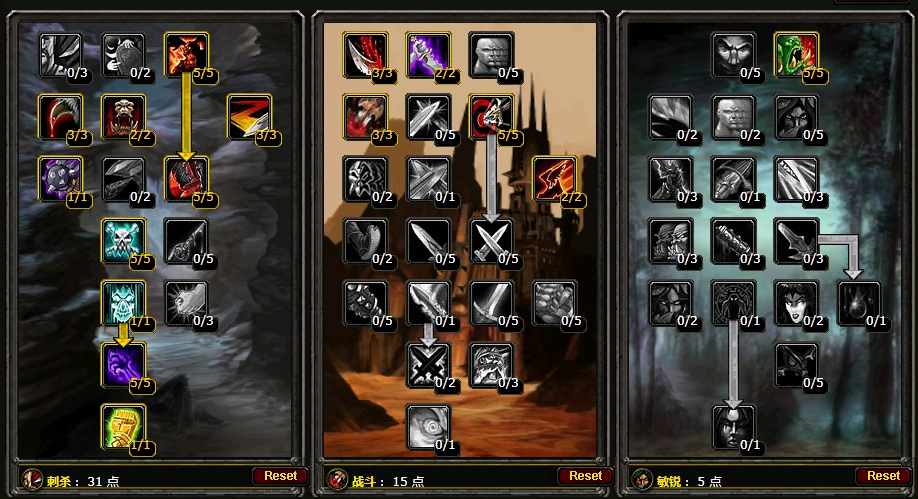The width and height of the screenshot is (918, 499).
Task: Click the icy blue skull face talent
Action: tap(123, 302)
